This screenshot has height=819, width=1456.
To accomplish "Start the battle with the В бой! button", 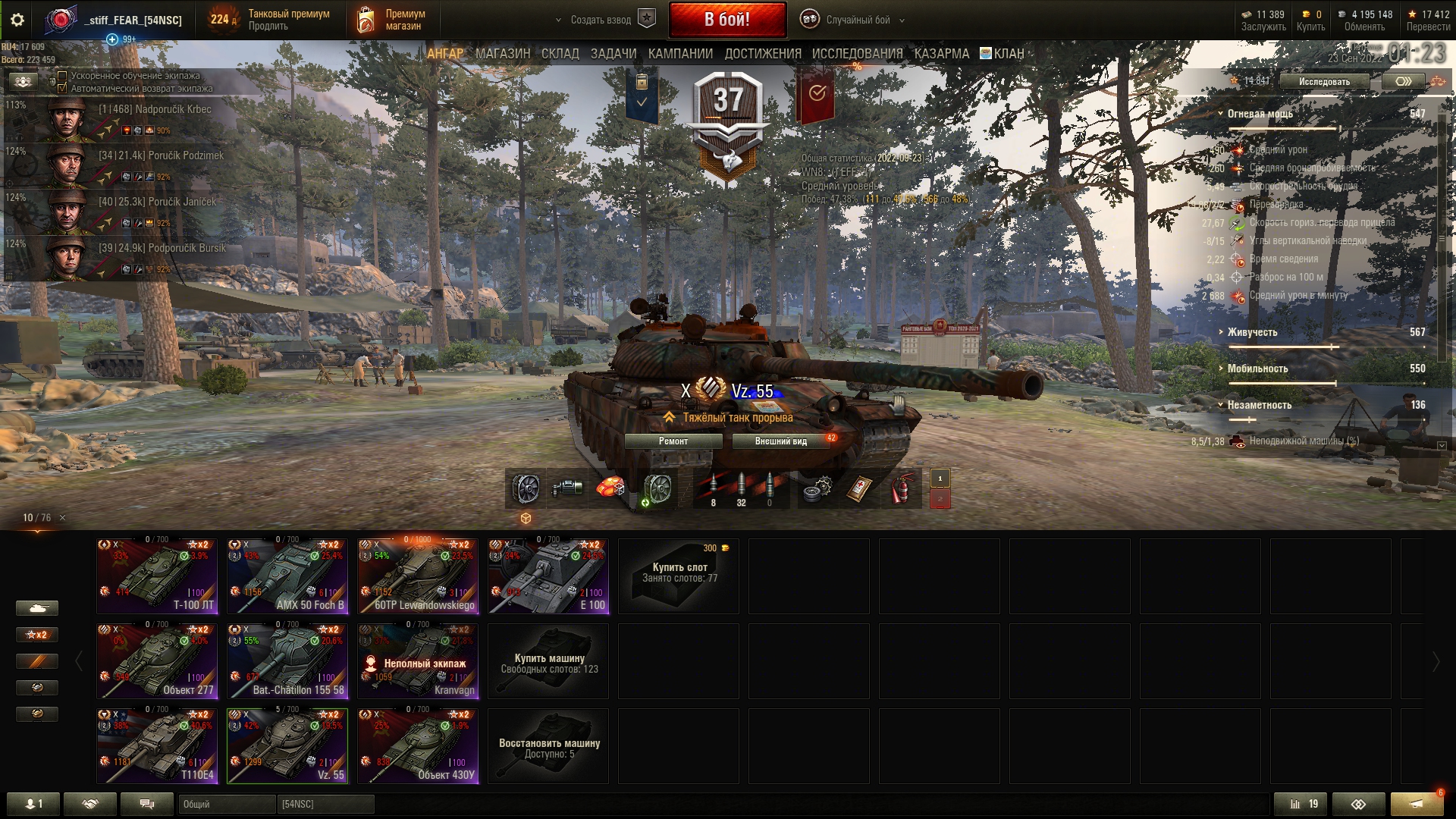I will 726,20.
